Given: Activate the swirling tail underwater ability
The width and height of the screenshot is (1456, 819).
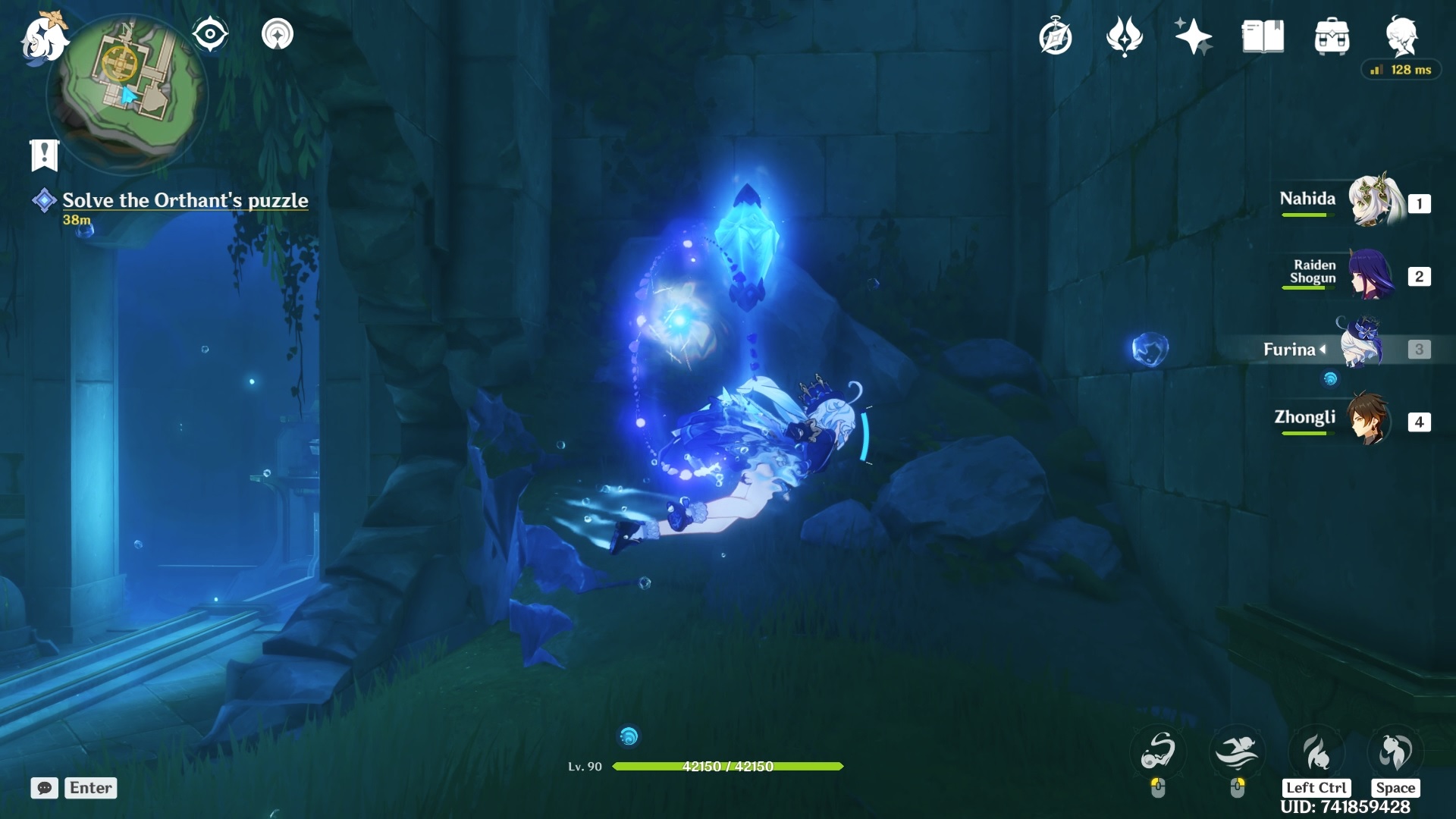Looking at the screenshot, I should (1158, 751).
